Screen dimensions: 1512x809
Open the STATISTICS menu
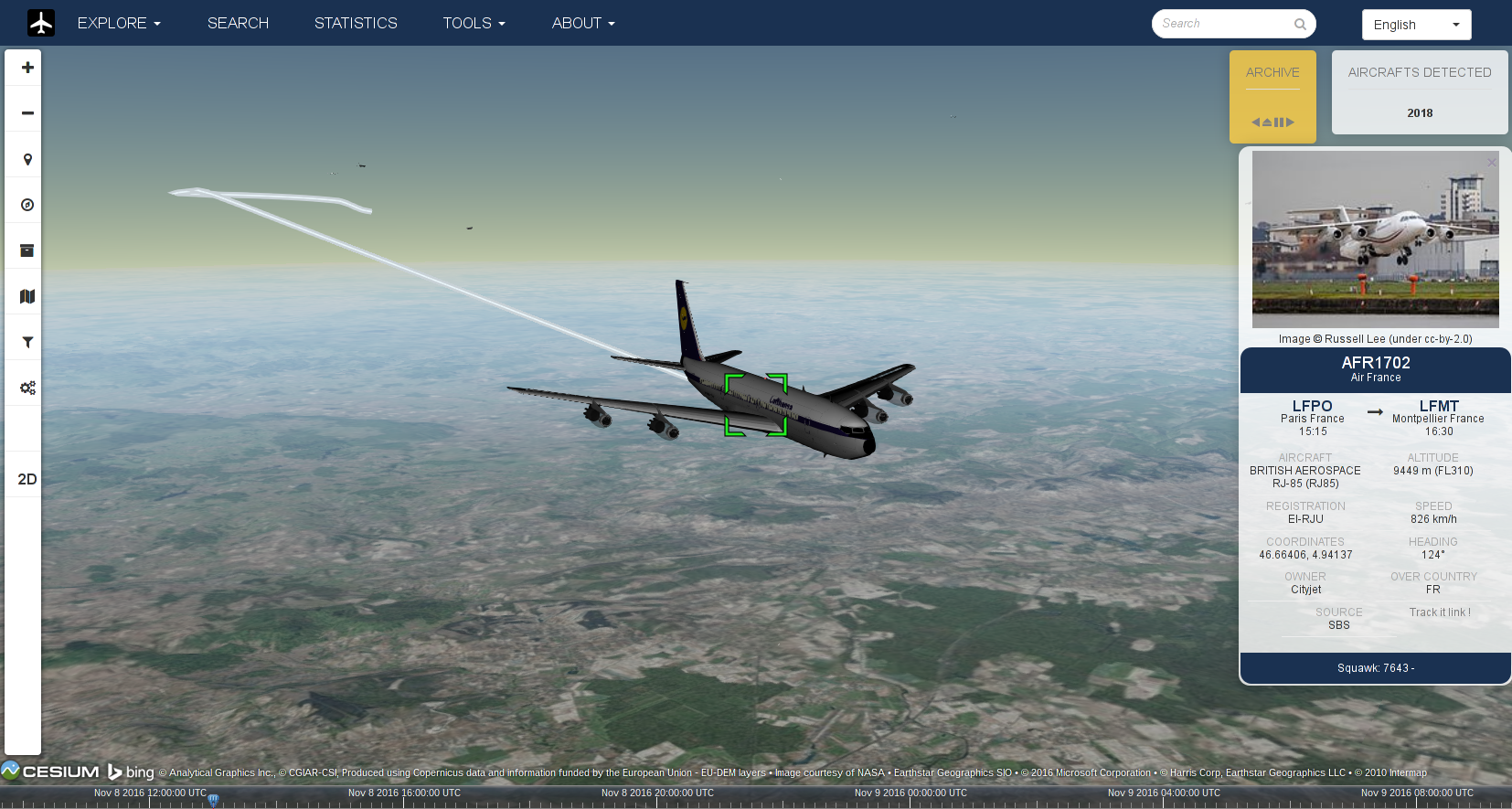[356, 23]
